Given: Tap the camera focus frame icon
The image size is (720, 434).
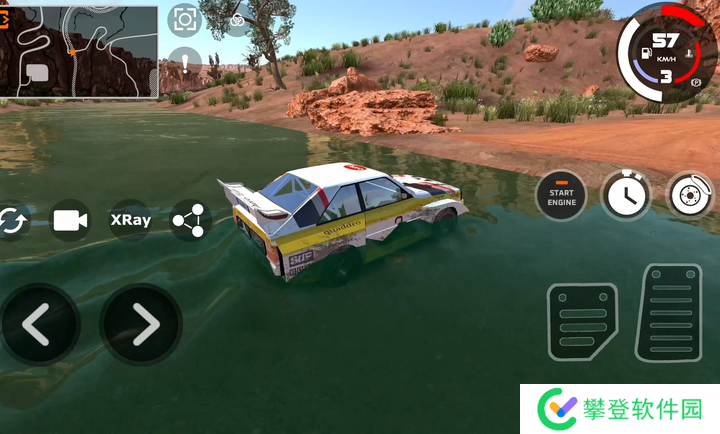Looking at the screenshot, I should [184, 18].
